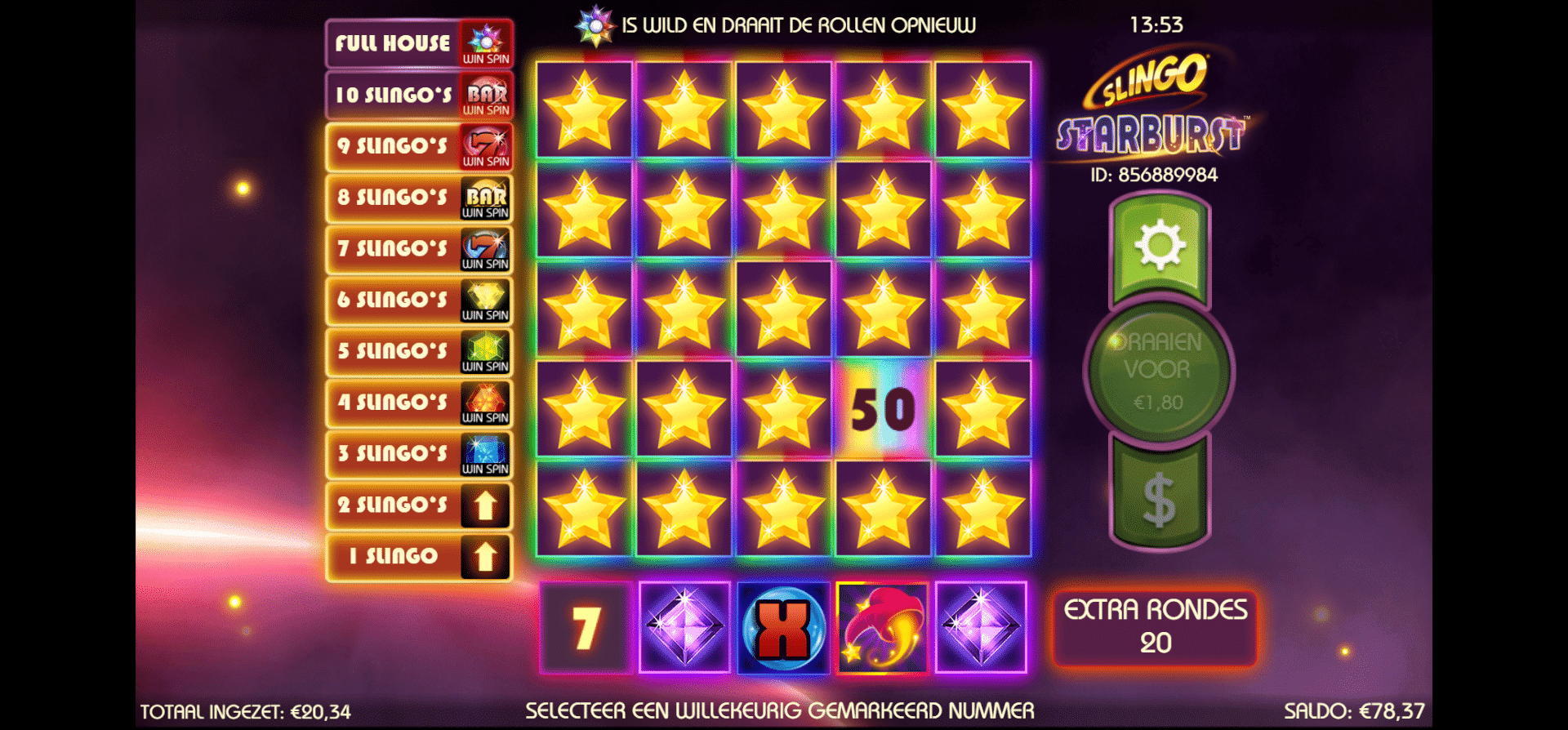Click the star in the top-left grid cell

[584, 109]
